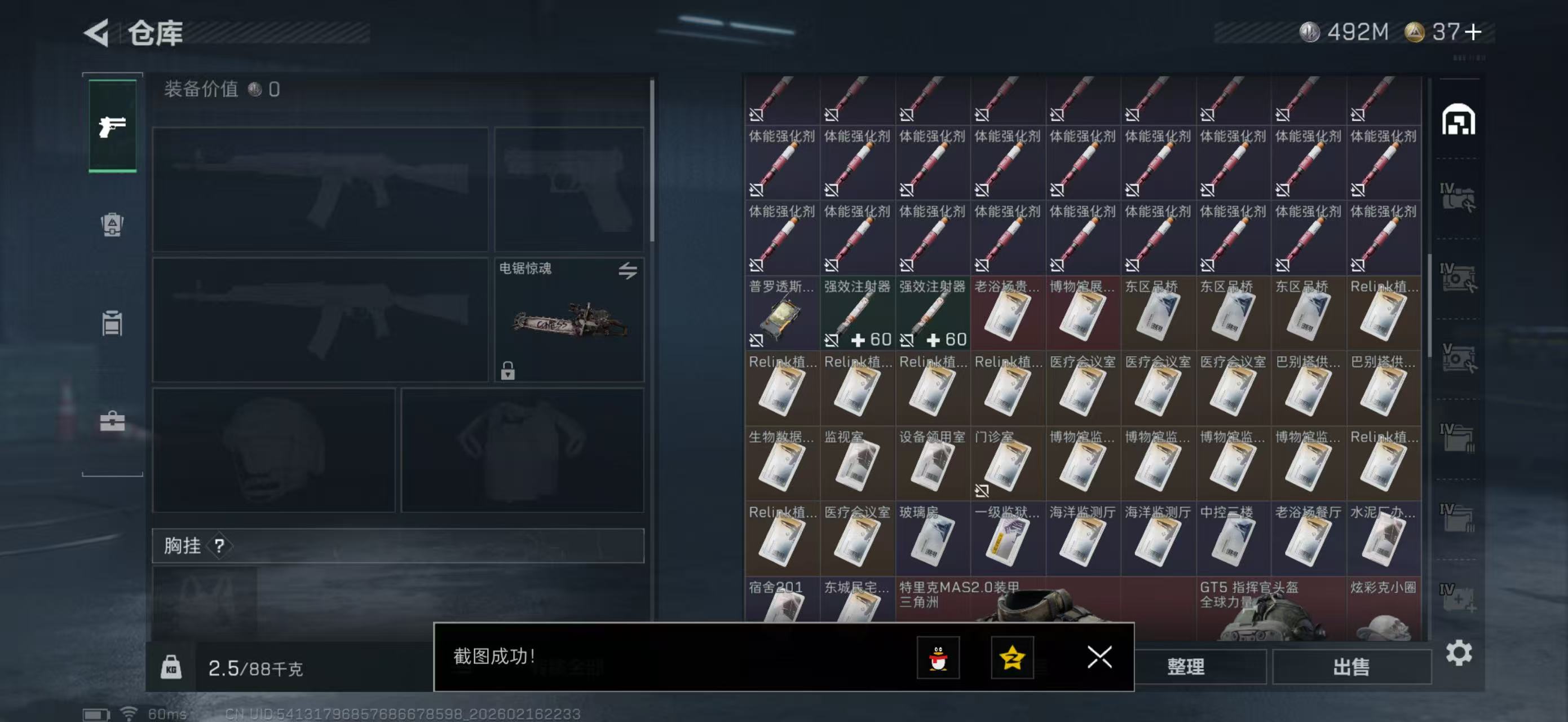Click the 2.5/88千克 weight capacity indicator
The height and width of the screenshot is (722, 1568).
(255, 668)
